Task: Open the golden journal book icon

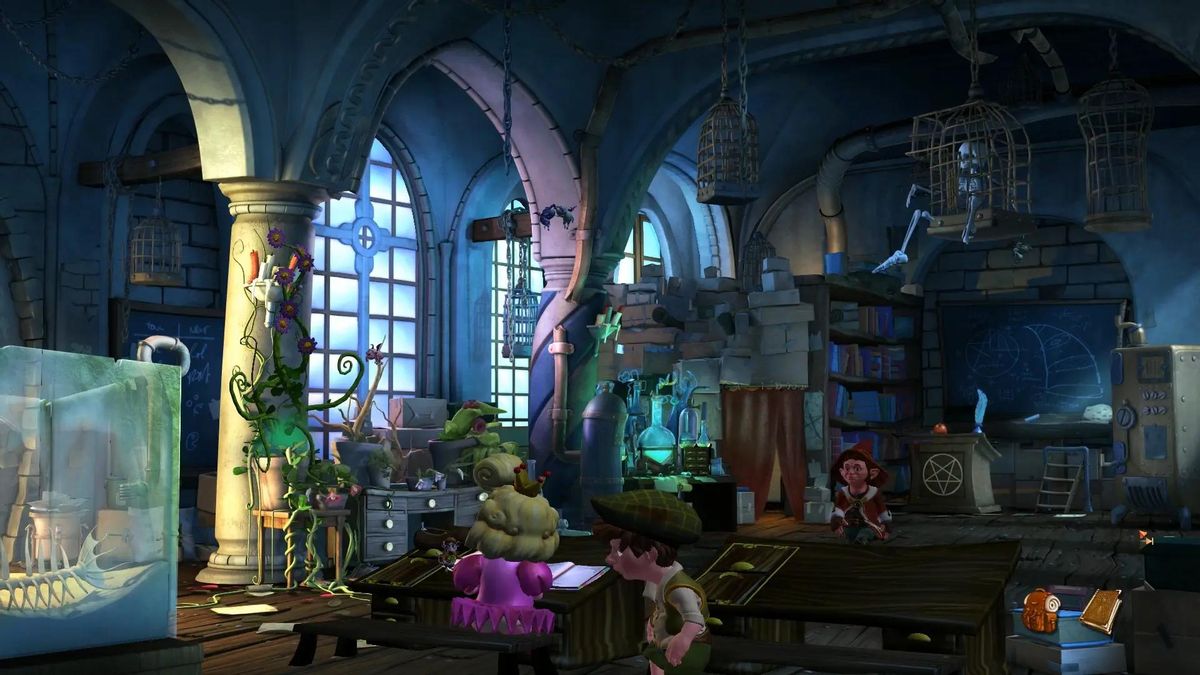Action: coord(1100,611)
